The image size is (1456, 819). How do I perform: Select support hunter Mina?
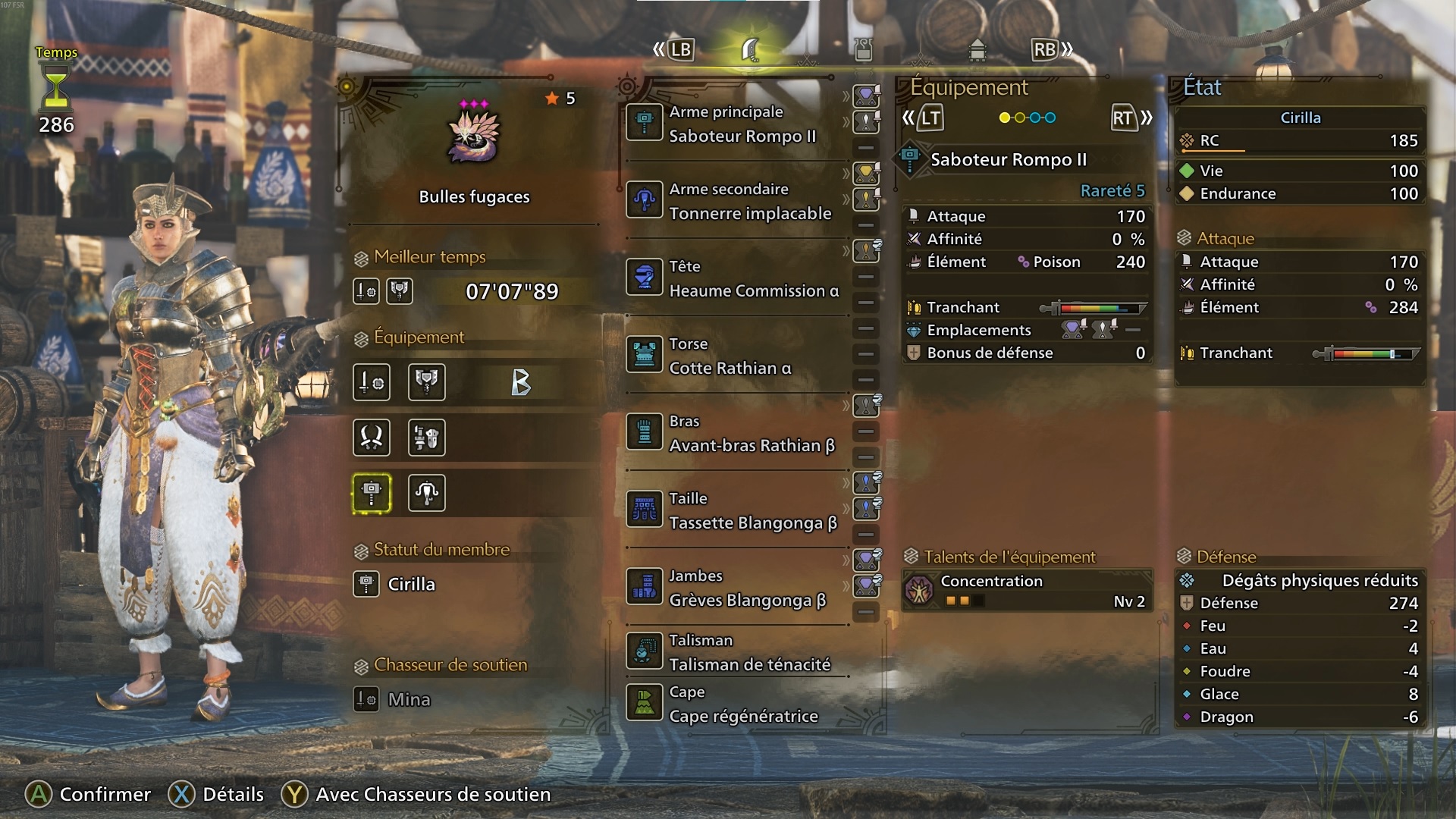(408, 699)
